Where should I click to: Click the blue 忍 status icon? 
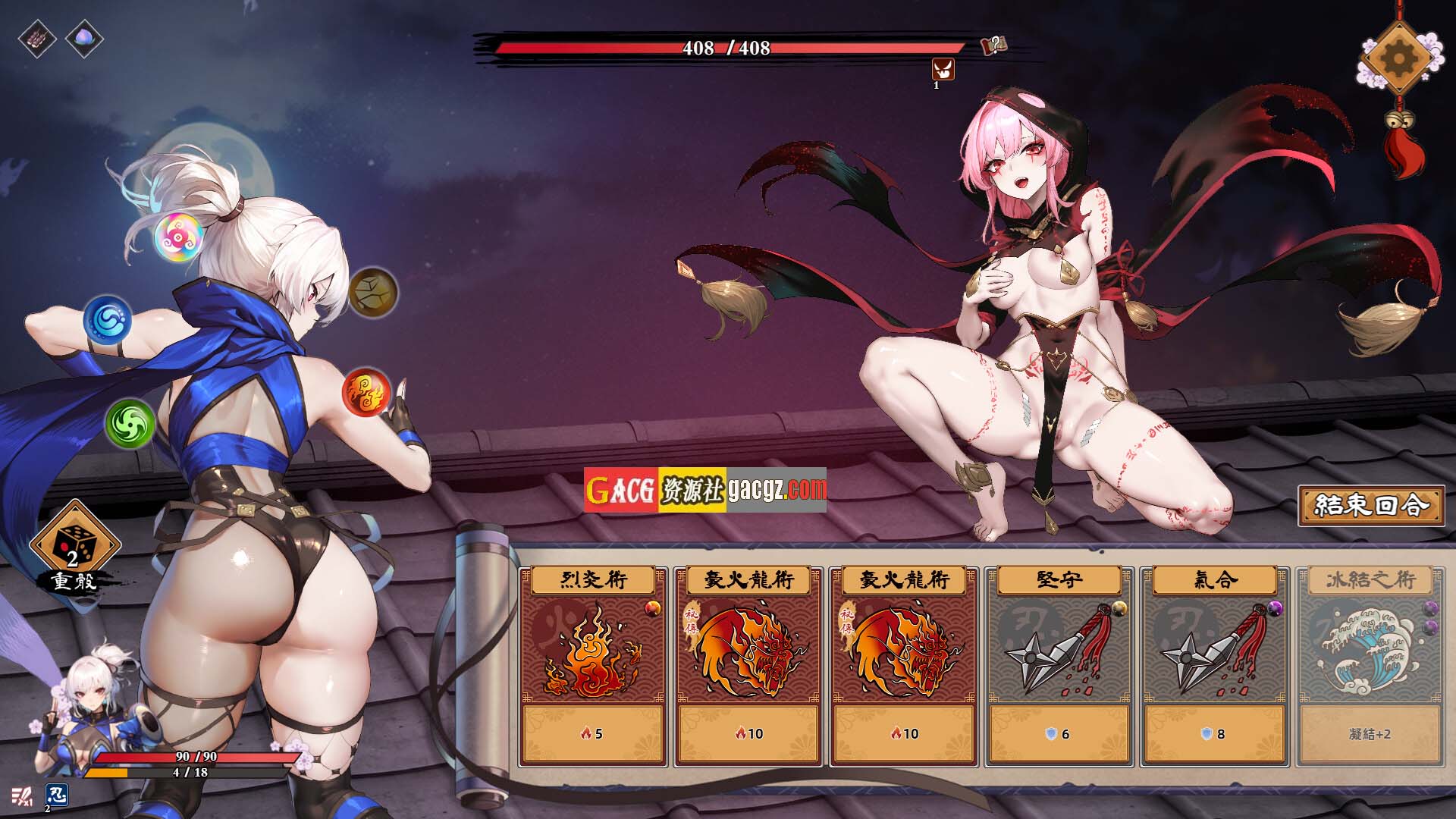click(57, 795)
